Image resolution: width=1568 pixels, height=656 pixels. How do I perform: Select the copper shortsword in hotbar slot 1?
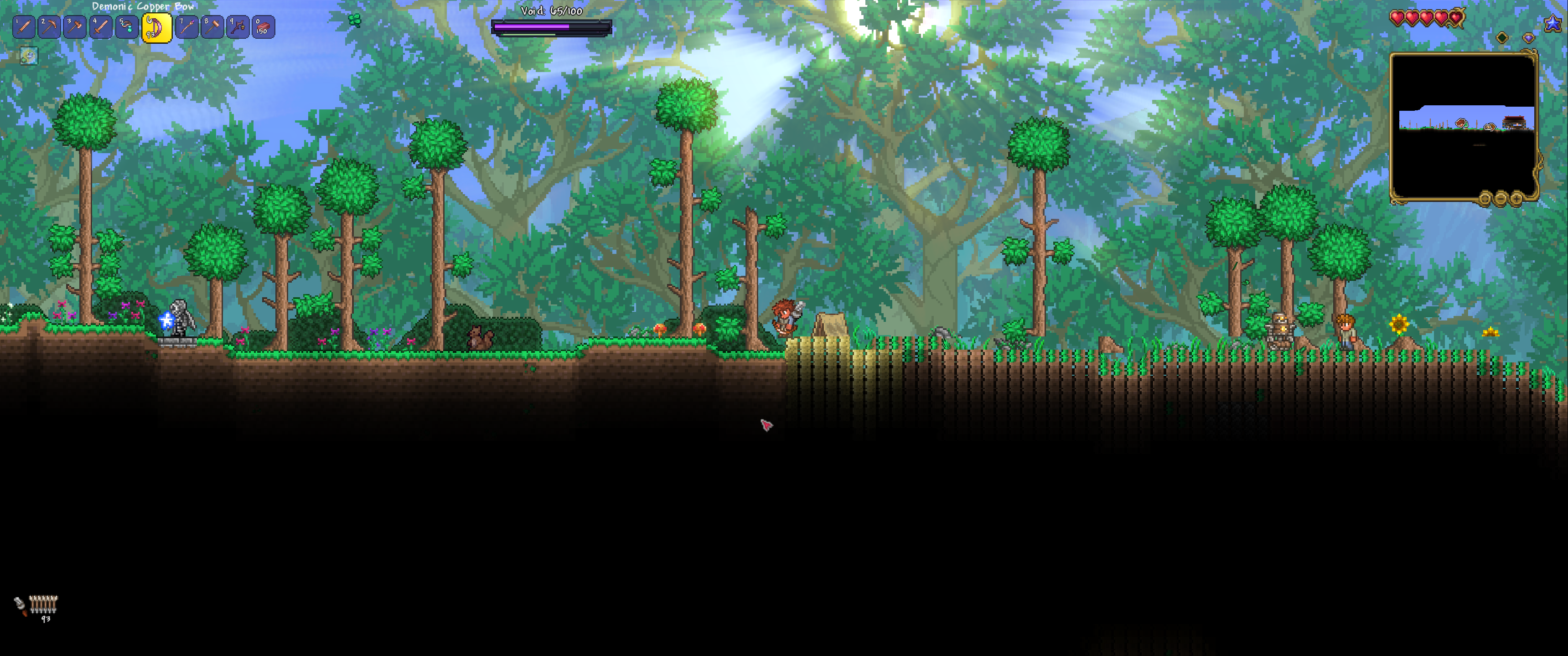24,27
